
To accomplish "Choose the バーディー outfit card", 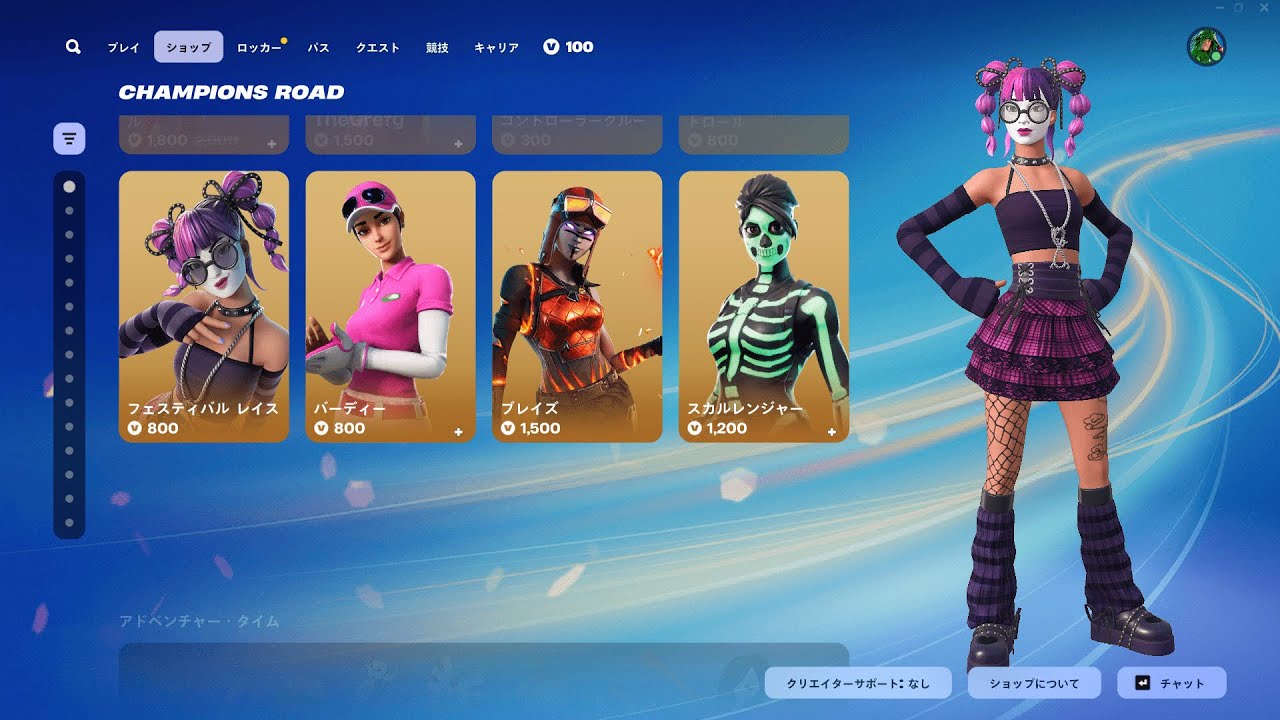I will tap(390, 306).
